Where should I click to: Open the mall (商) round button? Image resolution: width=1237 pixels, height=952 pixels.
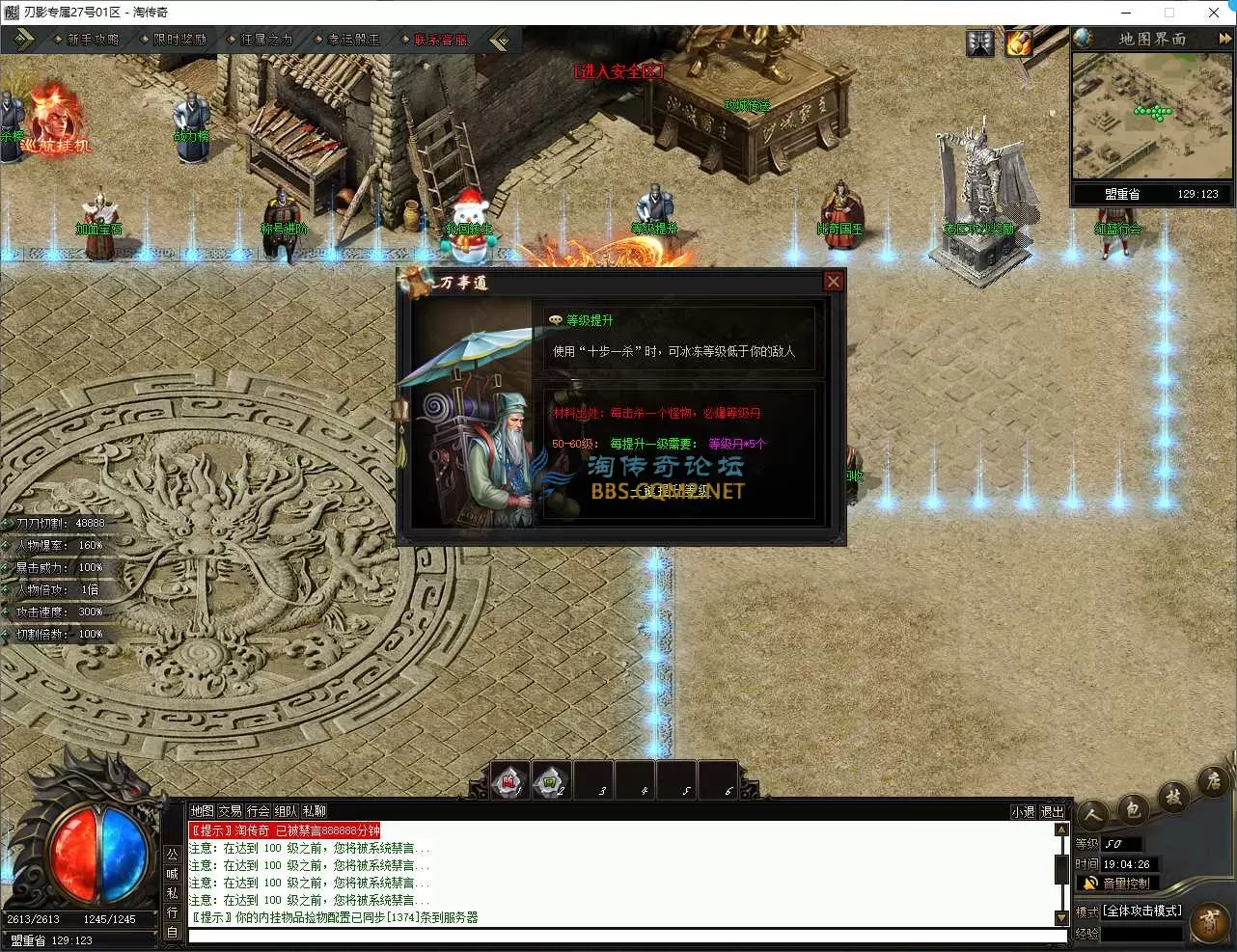(1210, 921)
